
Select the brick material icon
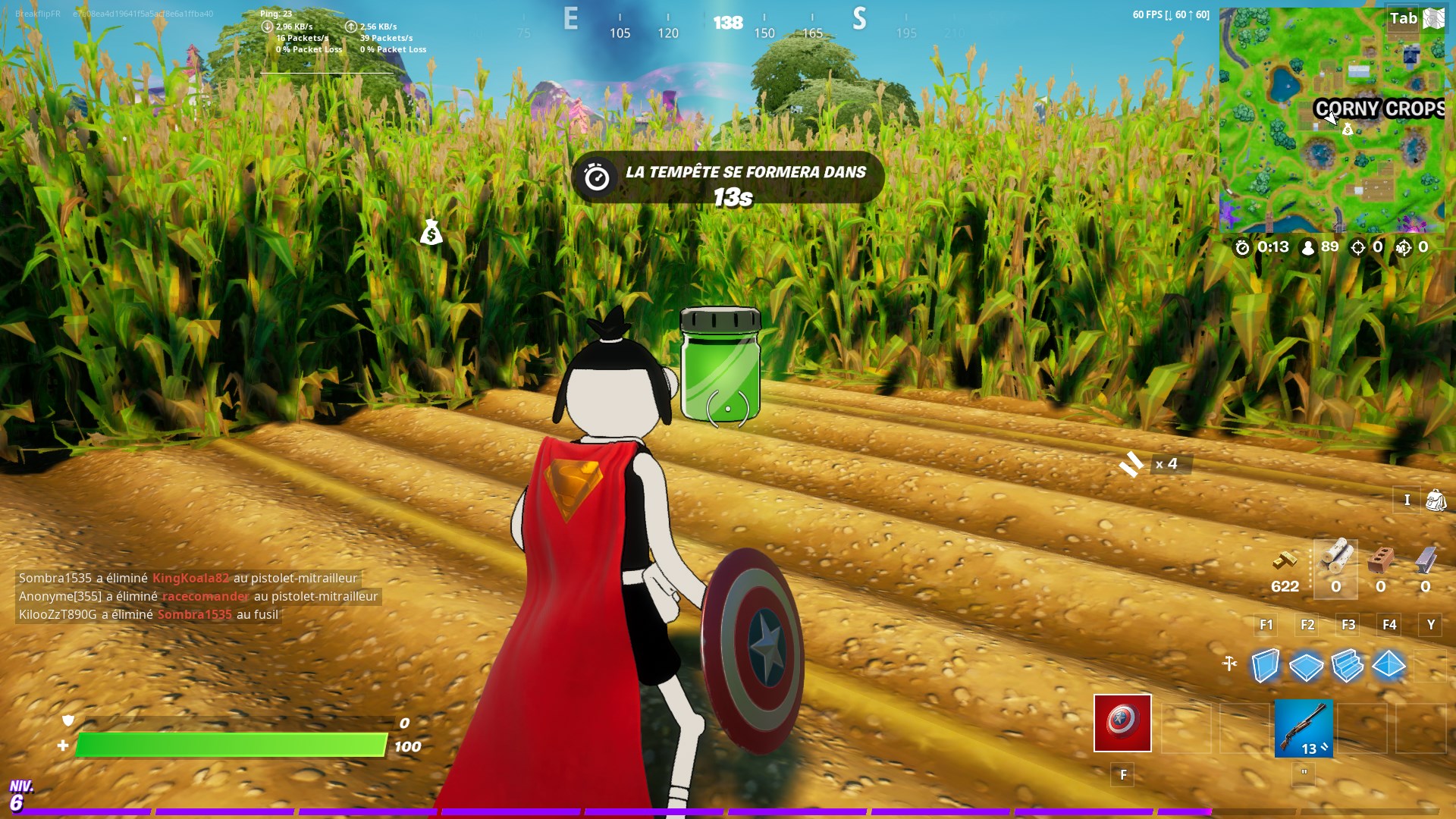click(1381, 559)
